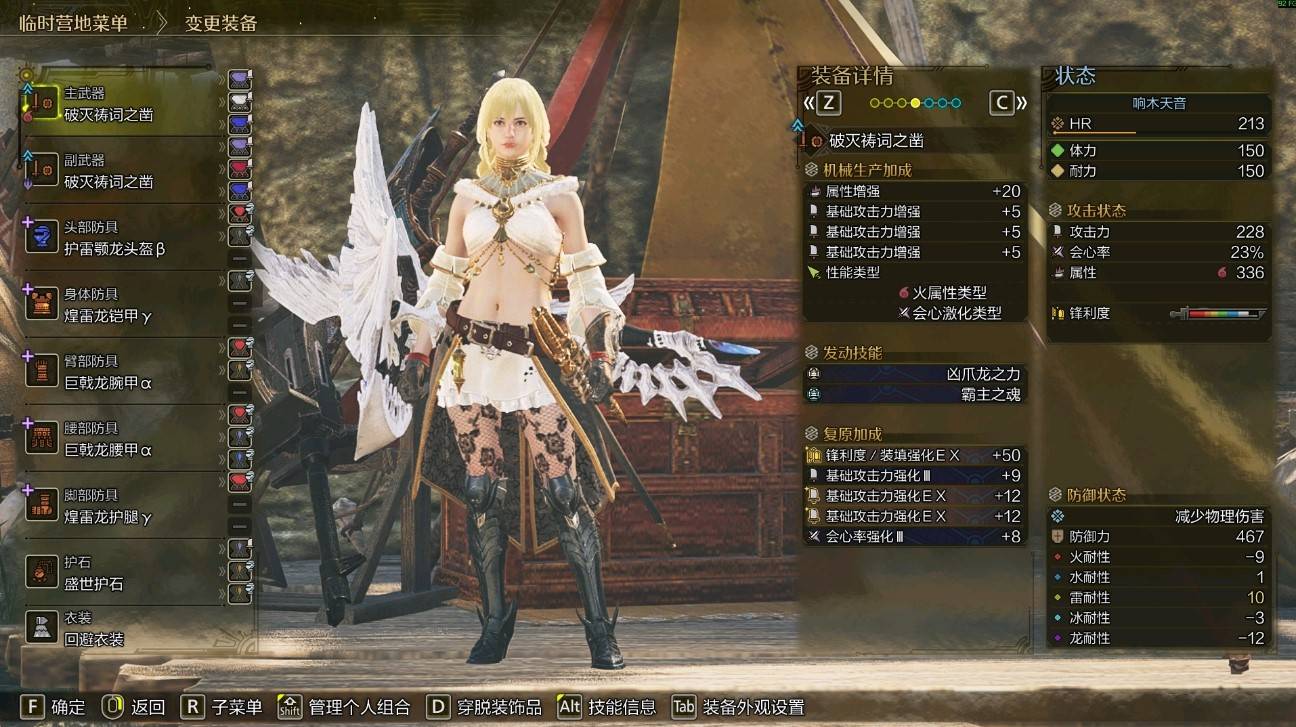Open the 子菜单 submenu
This screenshot has width=1296, height=727.
(222, 707)
